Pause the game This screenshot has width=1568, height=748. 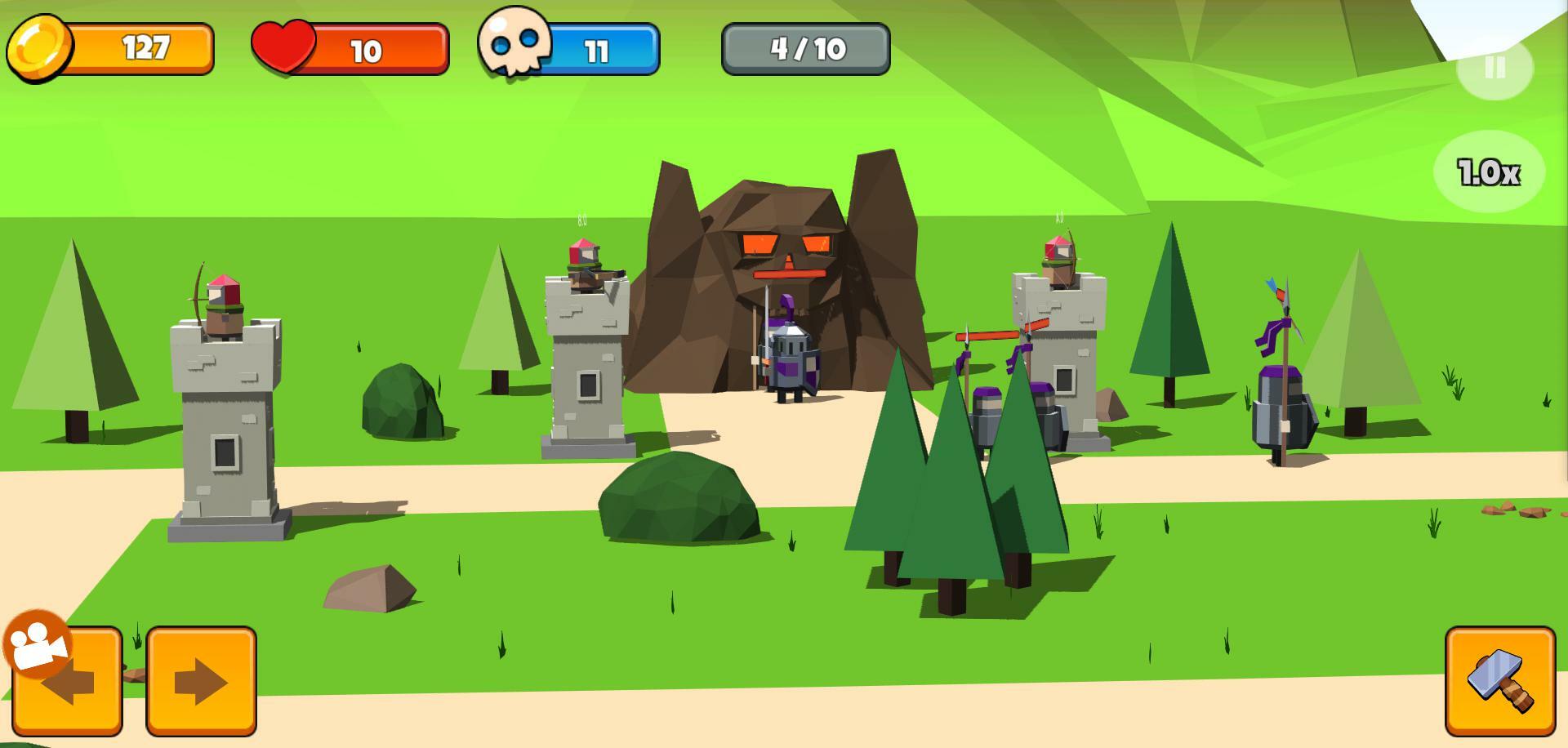click(x=1494, y=67)
